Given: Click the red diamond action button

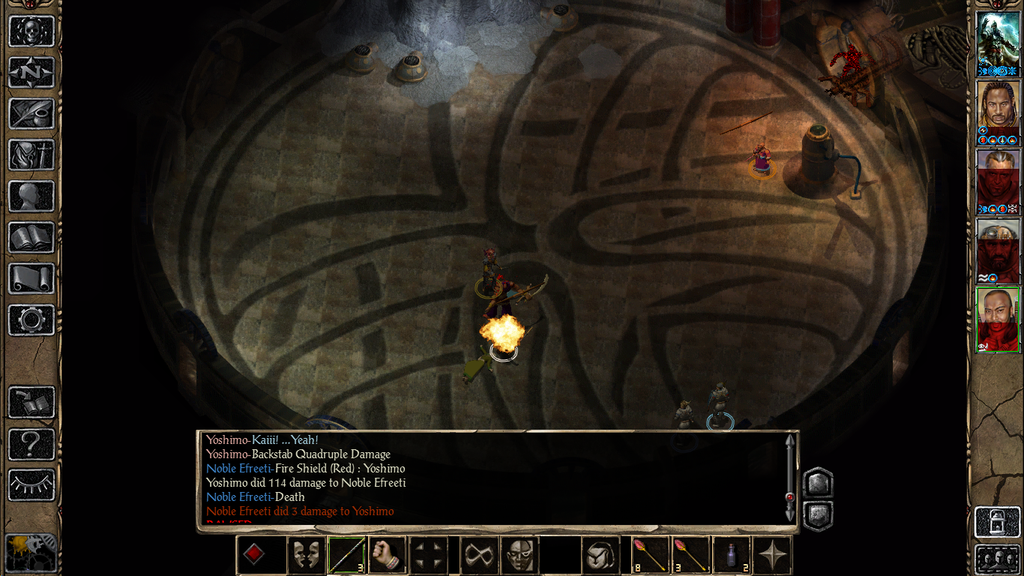Looking at the screenshot, I should click(x=256, y=555).
